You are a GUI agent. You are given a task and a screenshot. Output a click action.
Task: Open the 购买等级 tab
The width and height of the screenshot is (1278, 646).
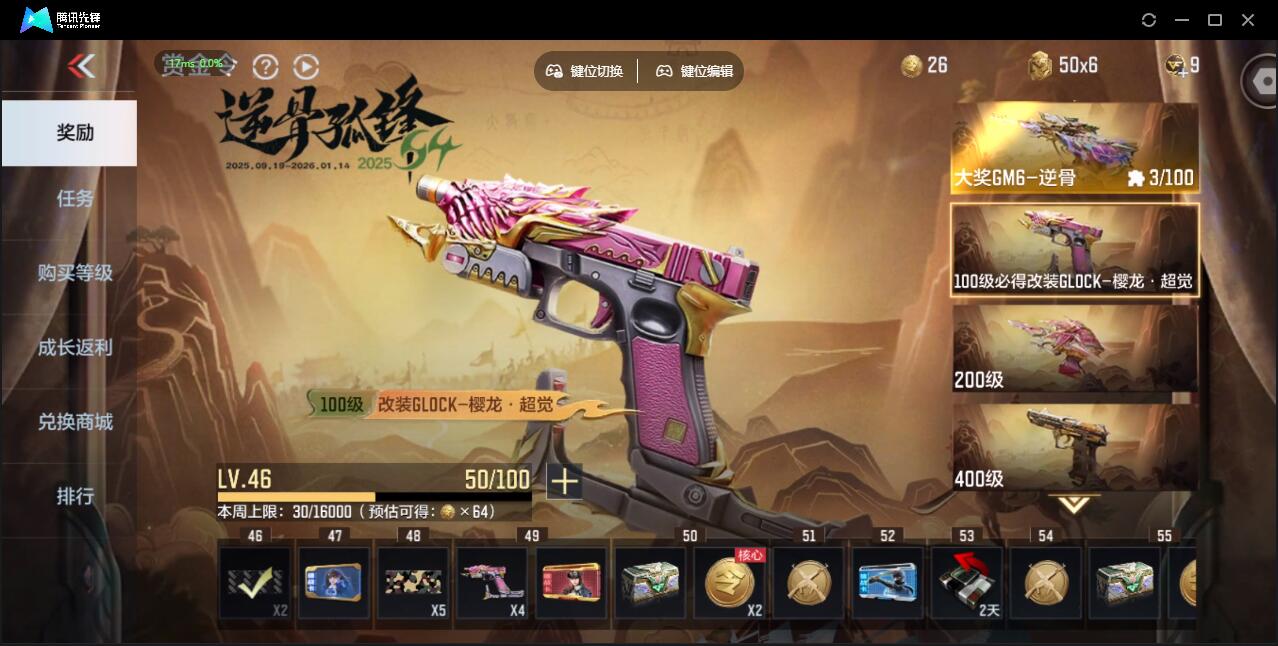[75, 272]
